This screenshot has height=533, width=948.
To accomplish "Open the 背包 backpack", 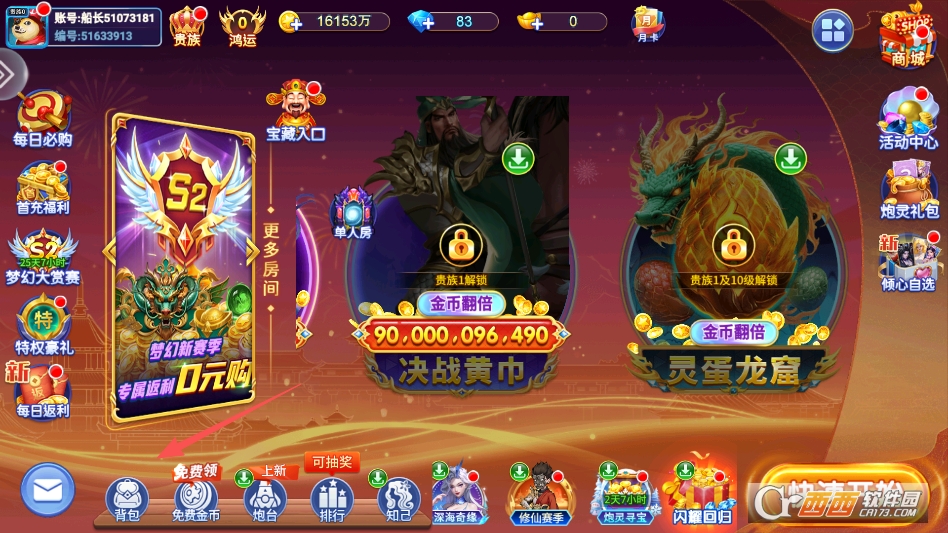I will [x=126, y=498].
